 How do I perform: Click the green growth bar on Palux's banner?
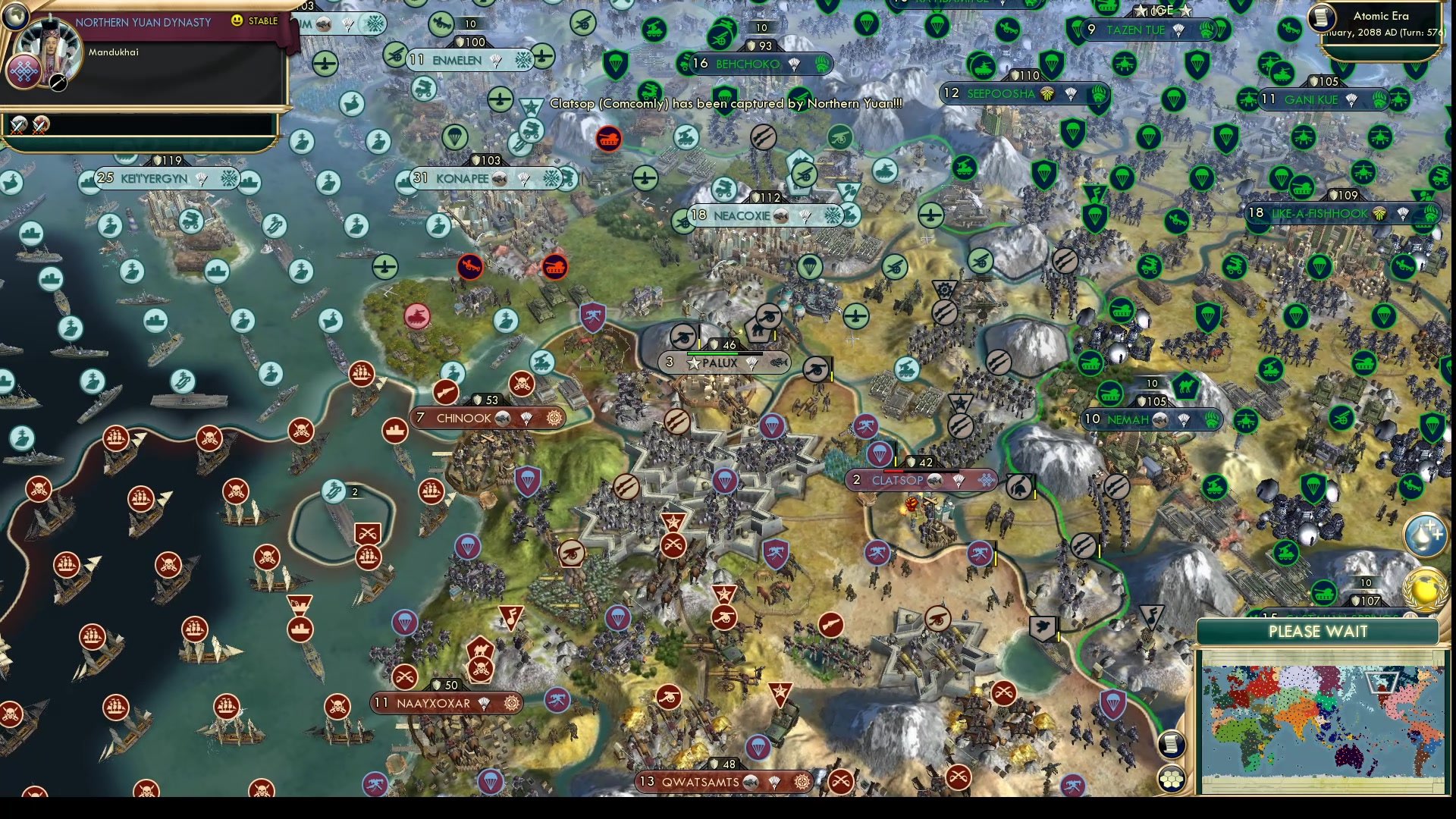(713, 353)
